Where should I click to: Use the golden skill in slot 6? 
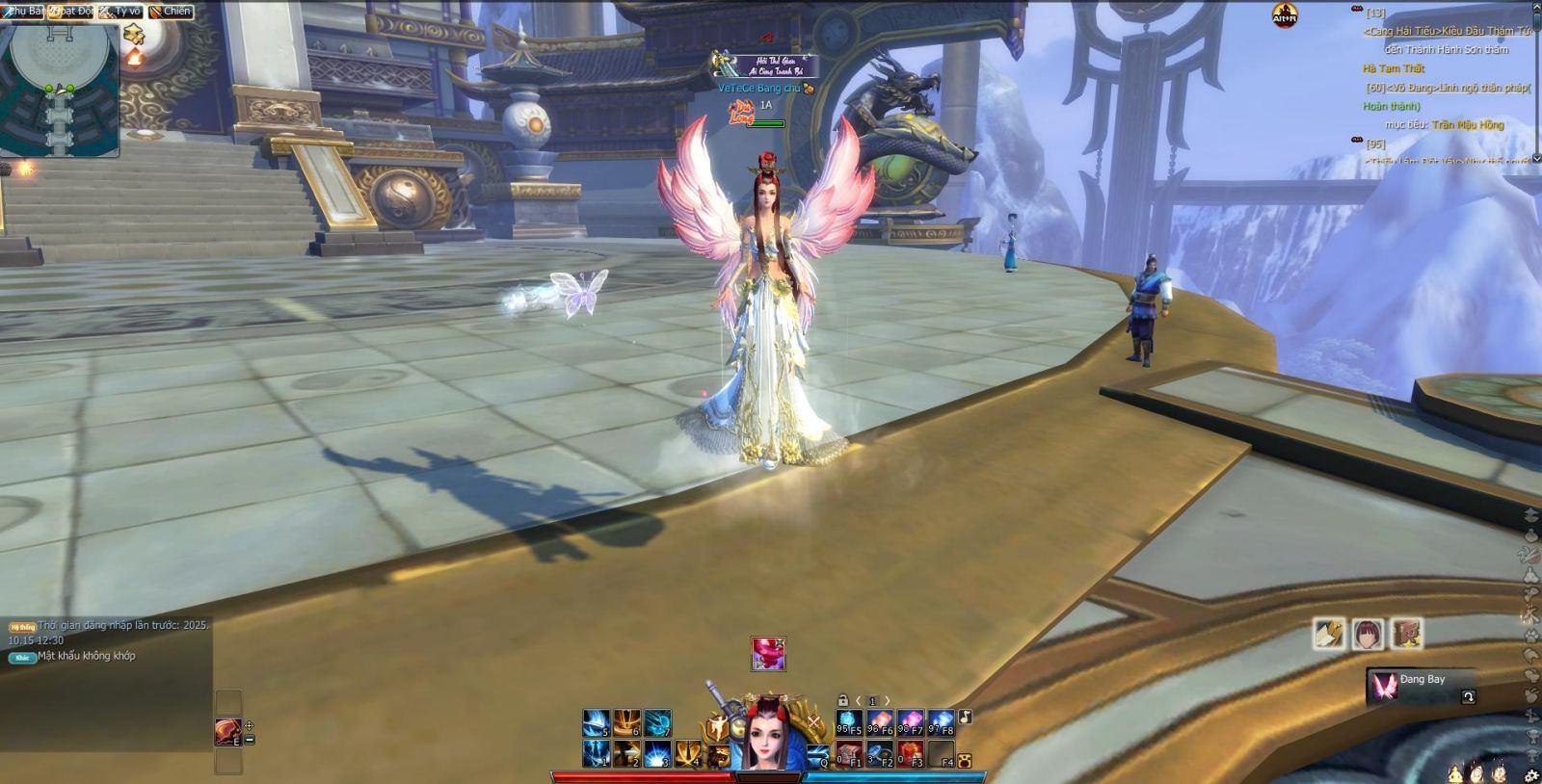[627, 723]
